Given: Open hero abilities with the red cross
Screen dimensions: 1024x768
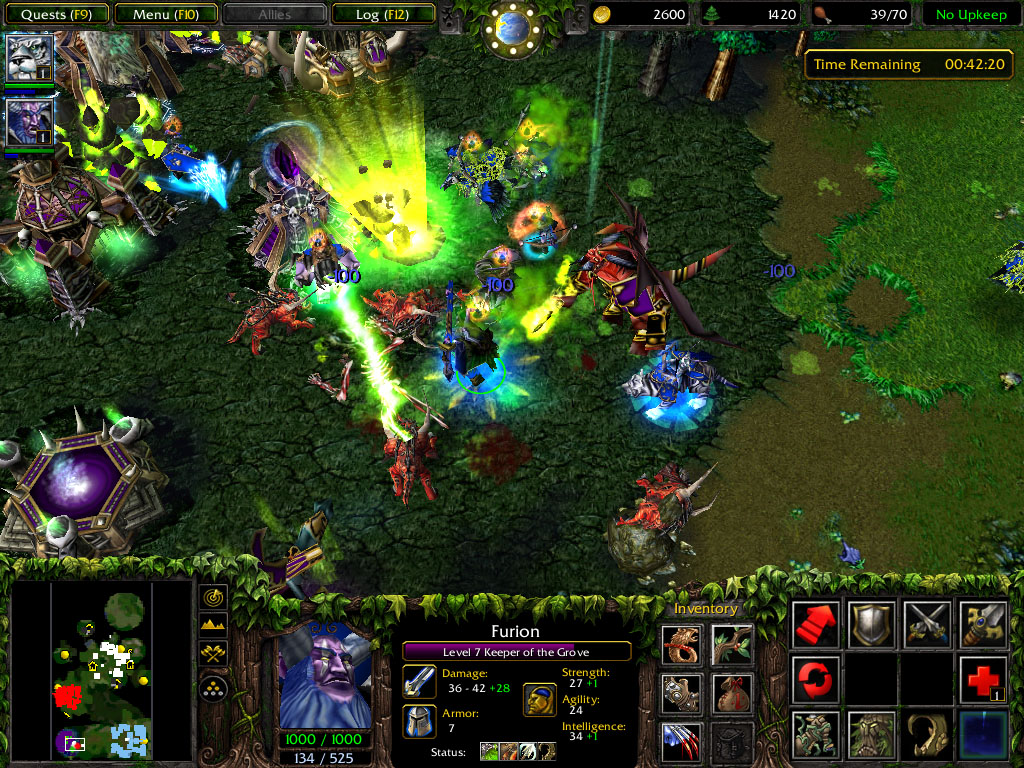Looking at the screenshot, I should [x=983, y=680].
